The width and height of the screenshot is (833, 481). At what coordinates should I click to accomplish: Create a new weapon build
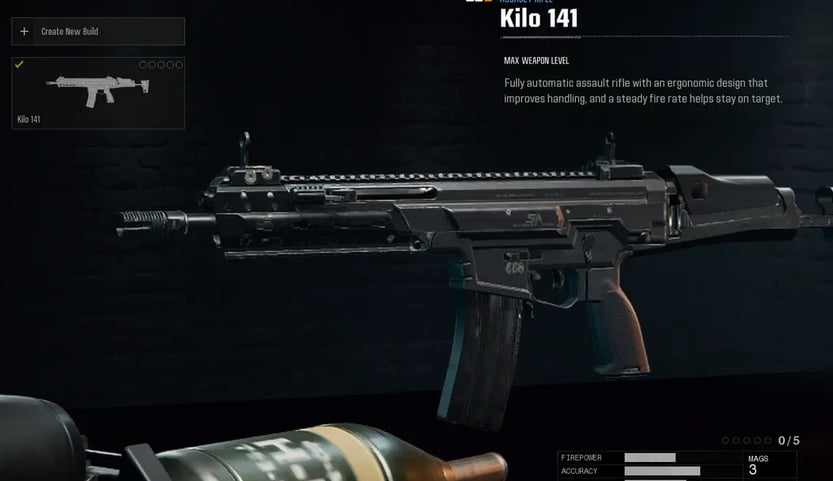tap(97, 31)
